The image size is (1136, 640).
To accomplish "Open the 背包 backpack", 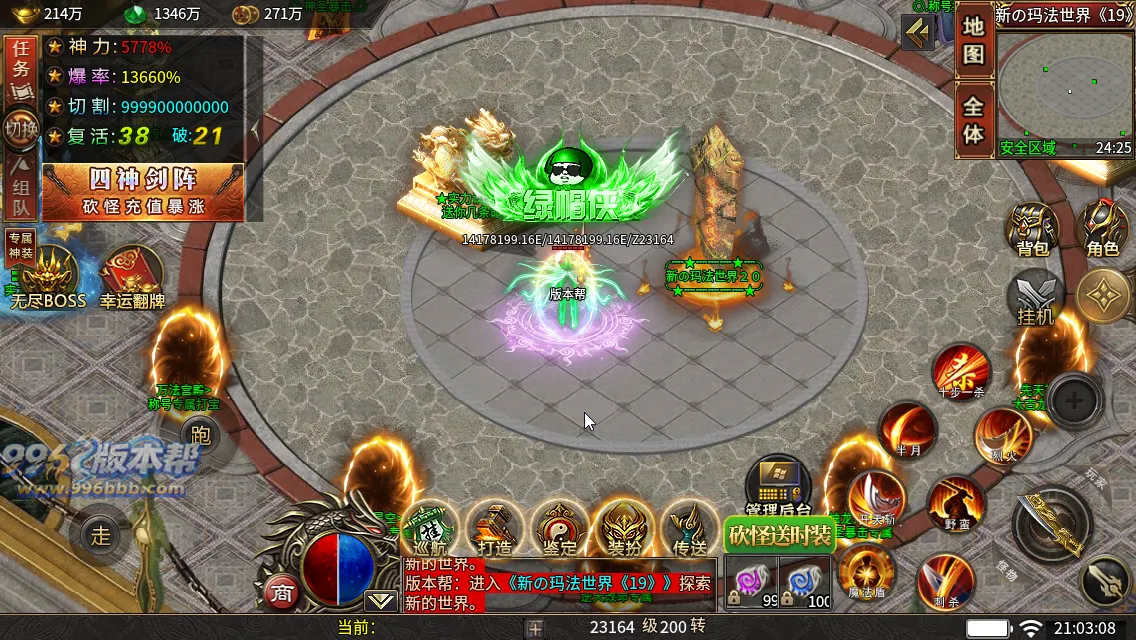I will point(1032,230).
